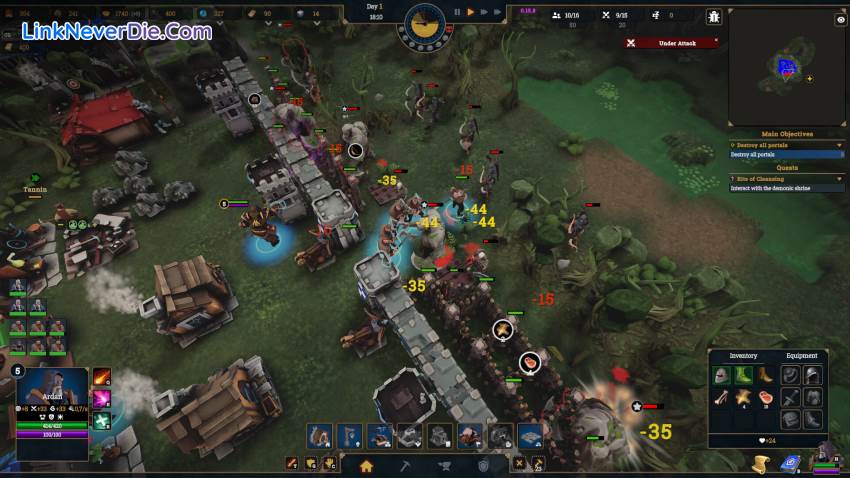The height and width of the screenshot is (478, 850).
Task: Open the home buildings category tab
Action: click(x=366, y=465)
